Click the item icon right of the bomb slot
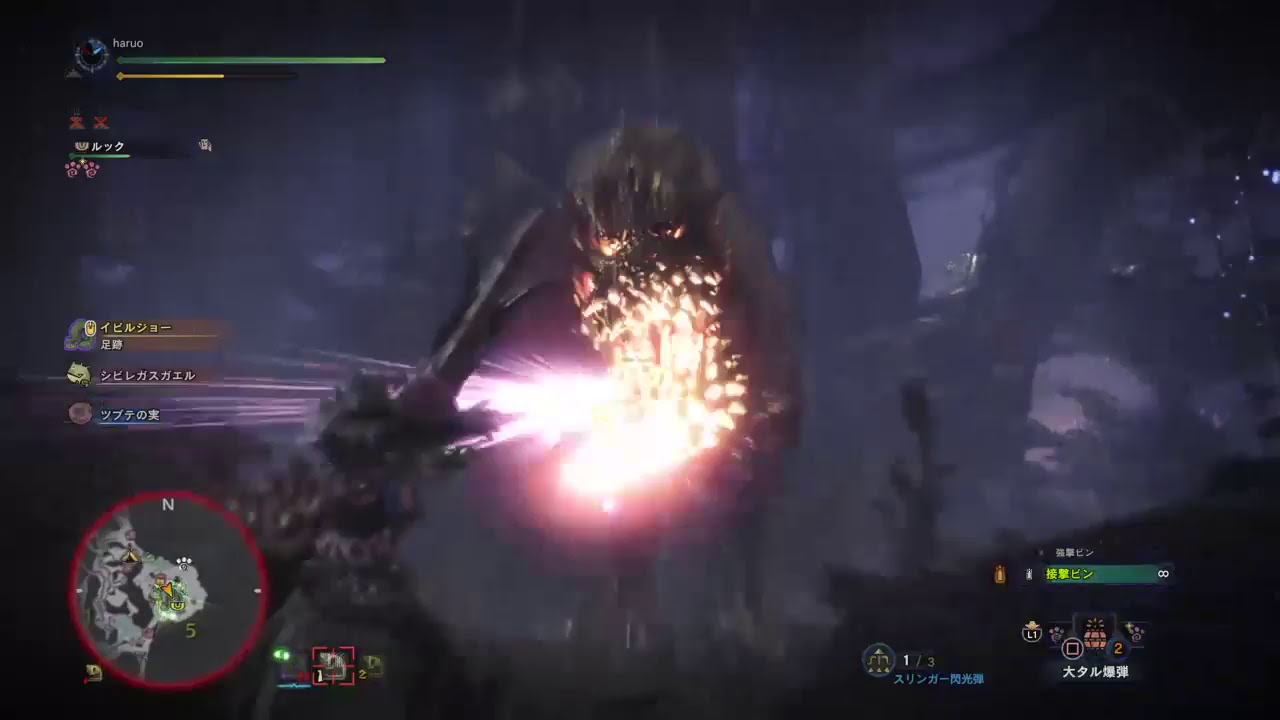The width and height of the screenshot is (1280, 720). [x=1136, y=634]
